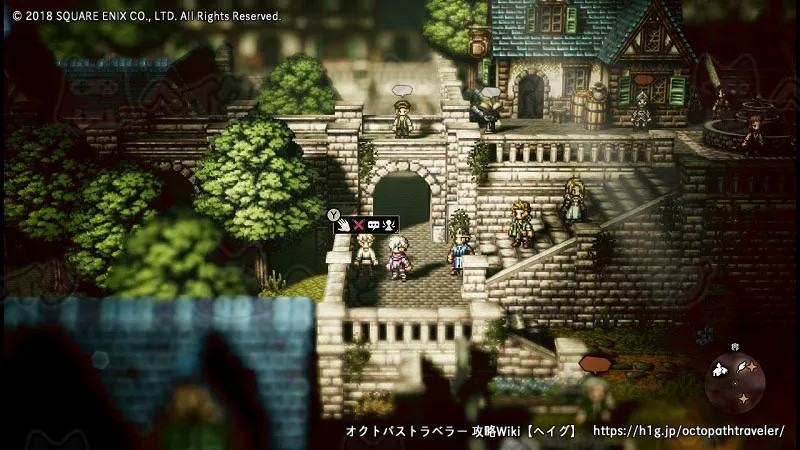Activate the person silhouette action icon
This screenshot has height=450, width=800.
coord(390,224)
